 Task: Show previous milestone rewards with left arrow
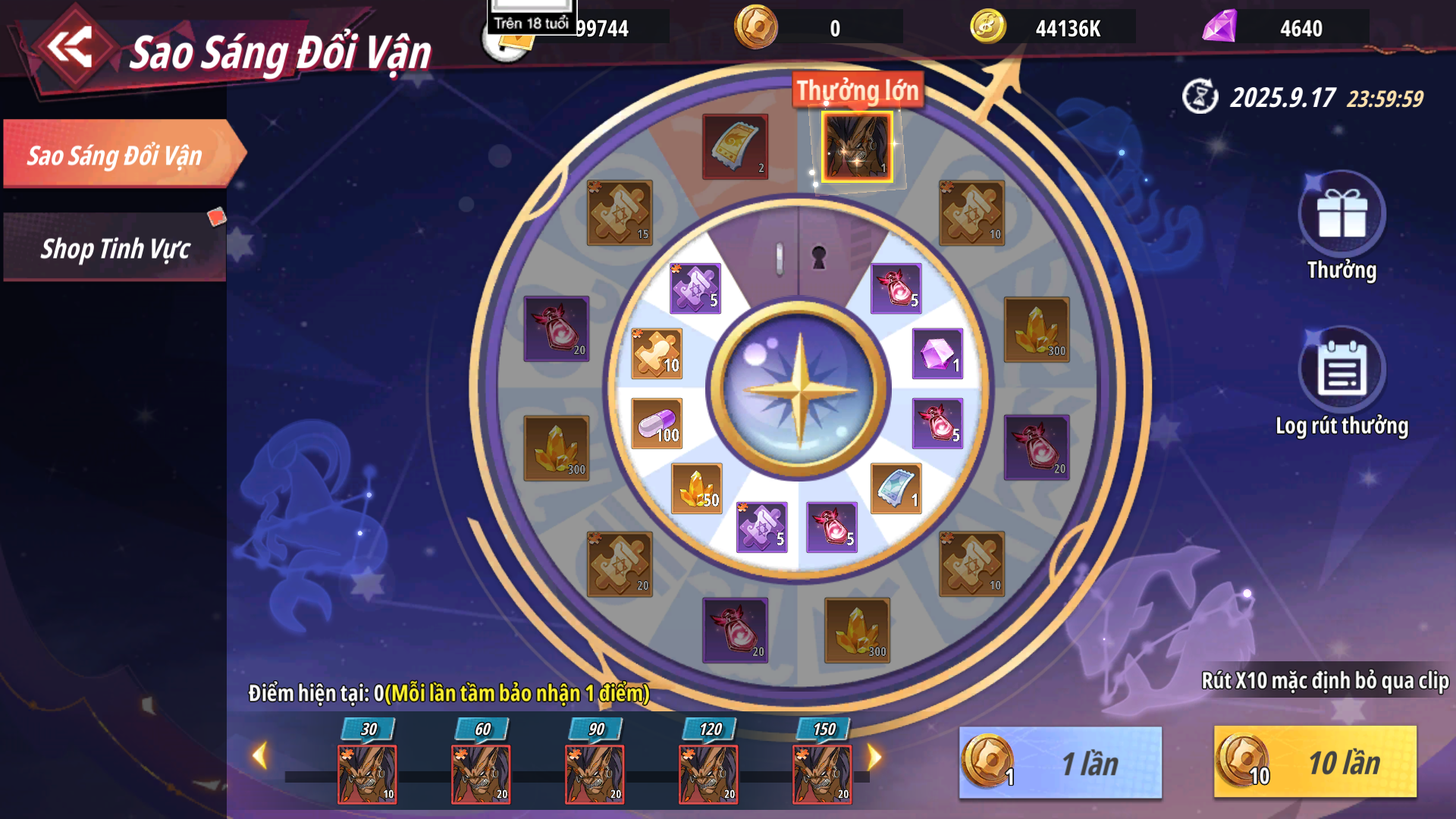[260, 755]
